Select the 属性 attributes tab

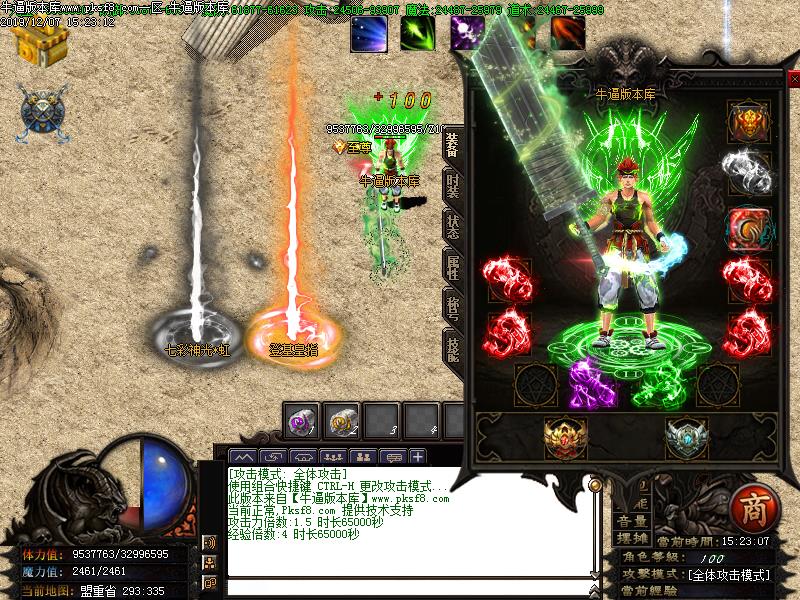pos(453,265)
